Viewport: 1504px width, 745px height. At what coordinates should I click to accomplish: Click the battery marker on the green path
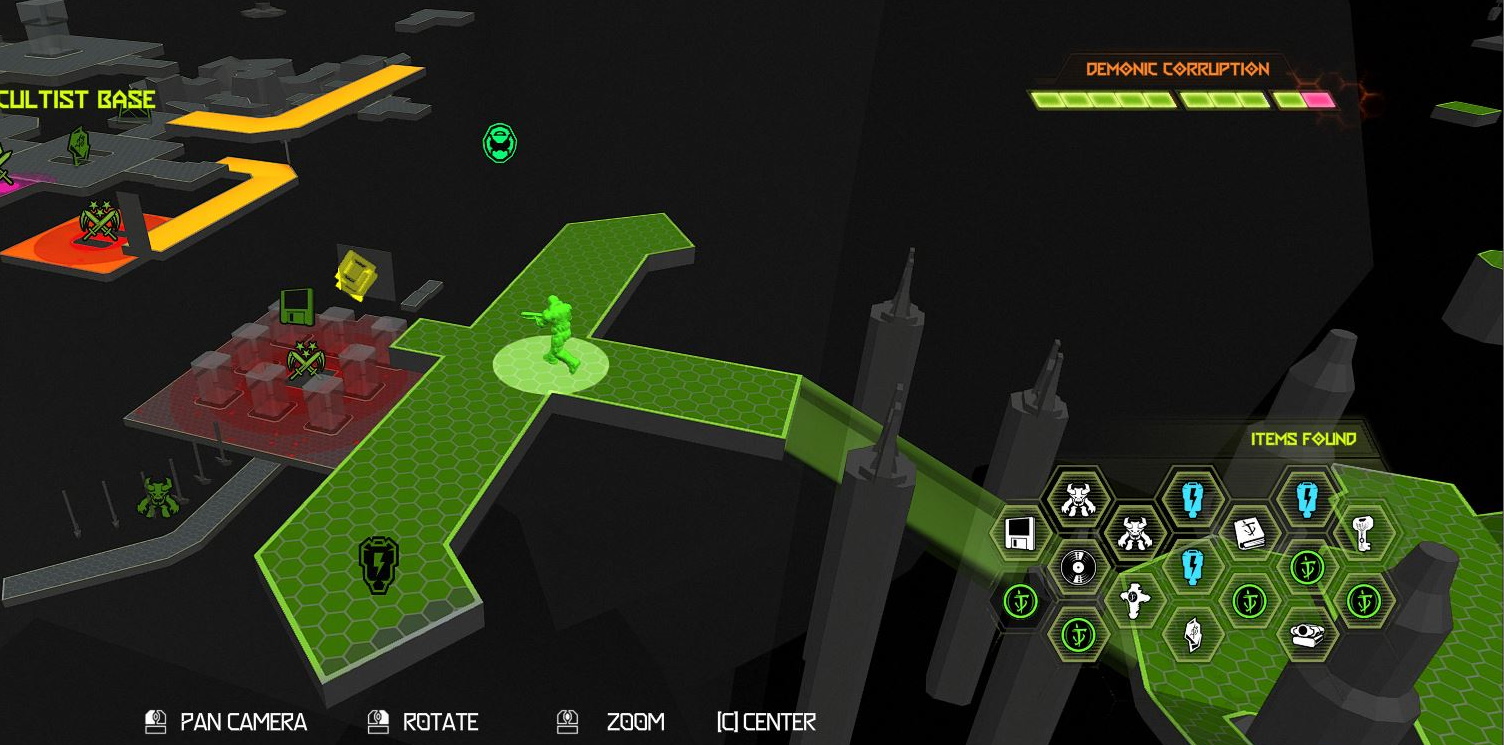coord(379,564)
